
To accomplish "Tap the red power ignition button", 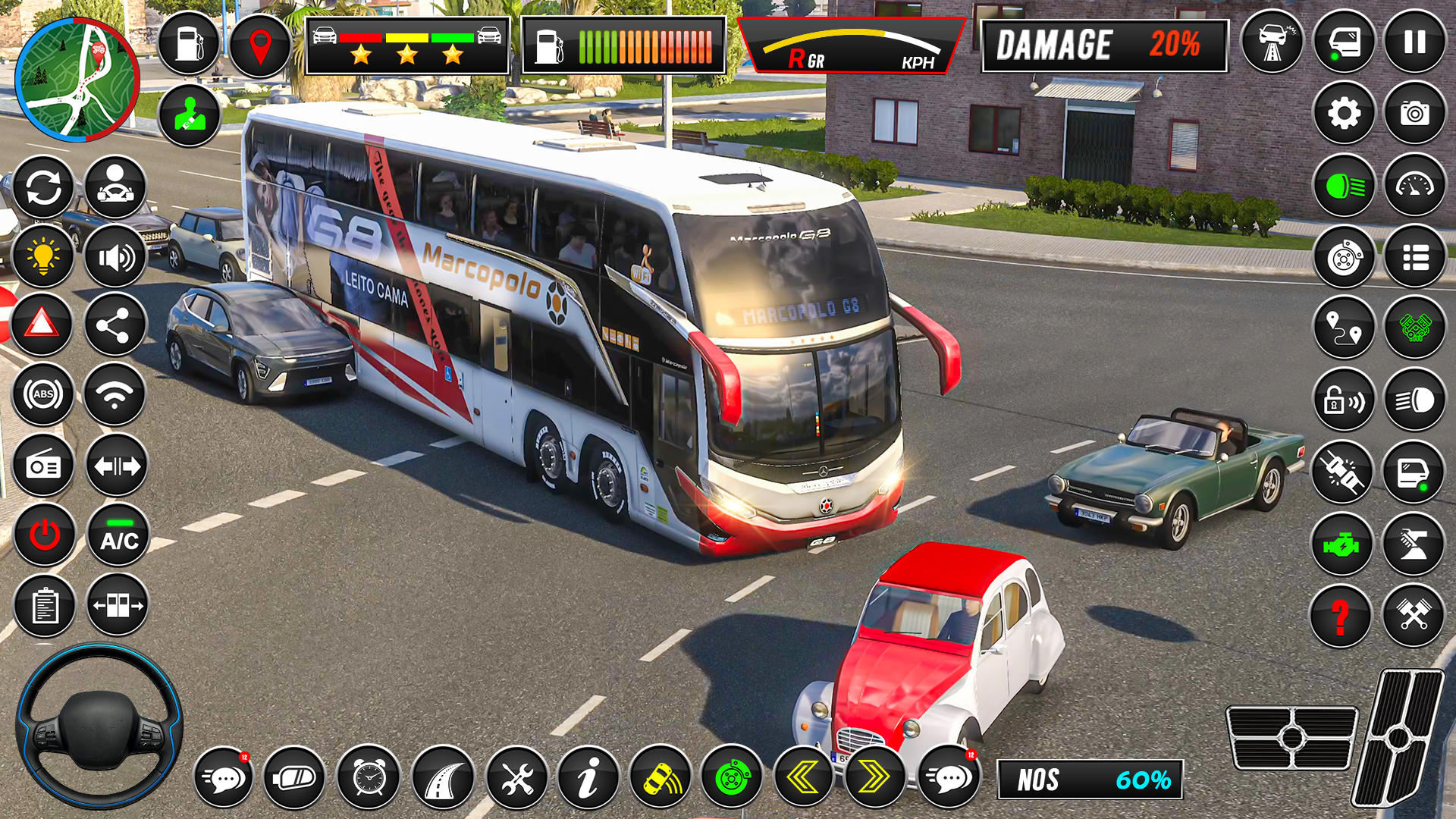I will tap(44, 535).
